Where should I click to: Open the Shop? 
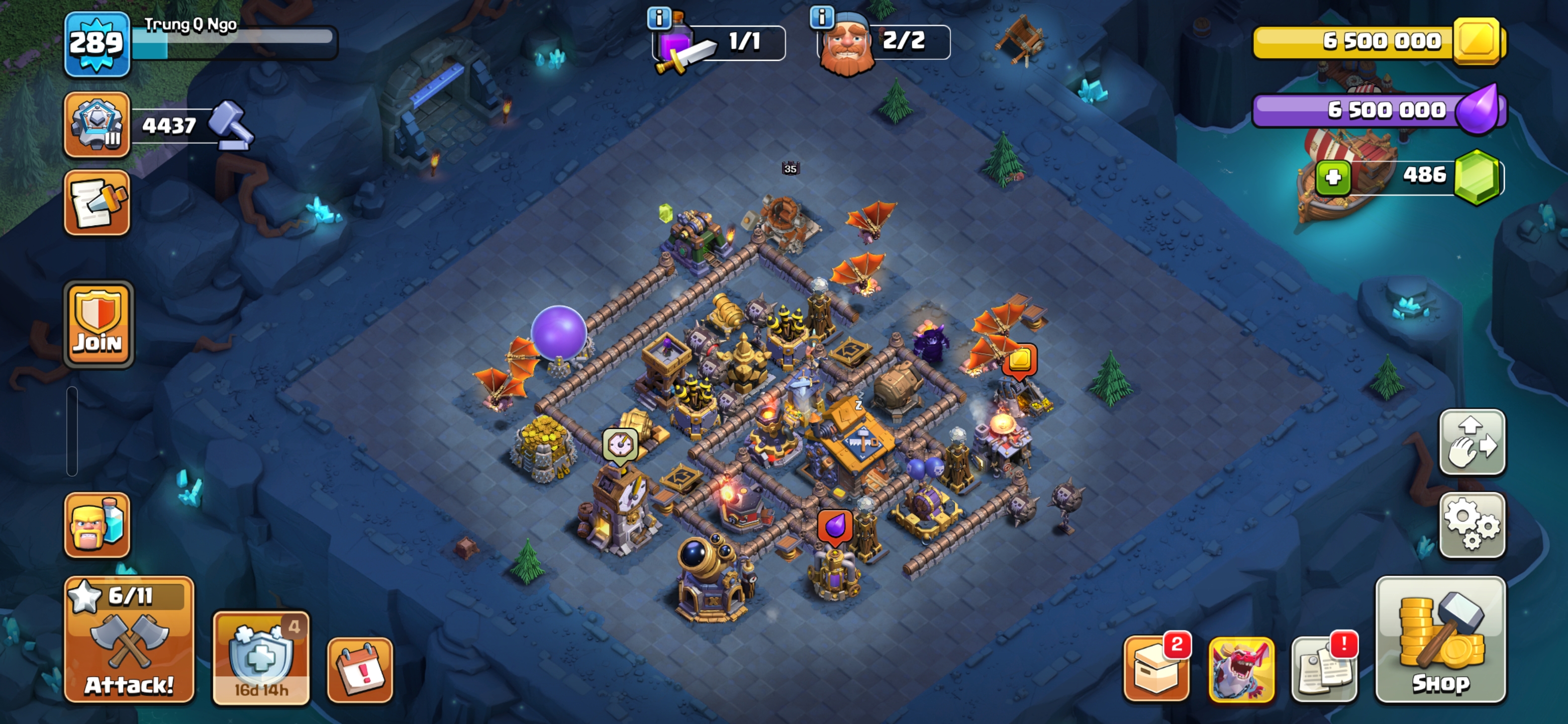[x=1440, y=640]
